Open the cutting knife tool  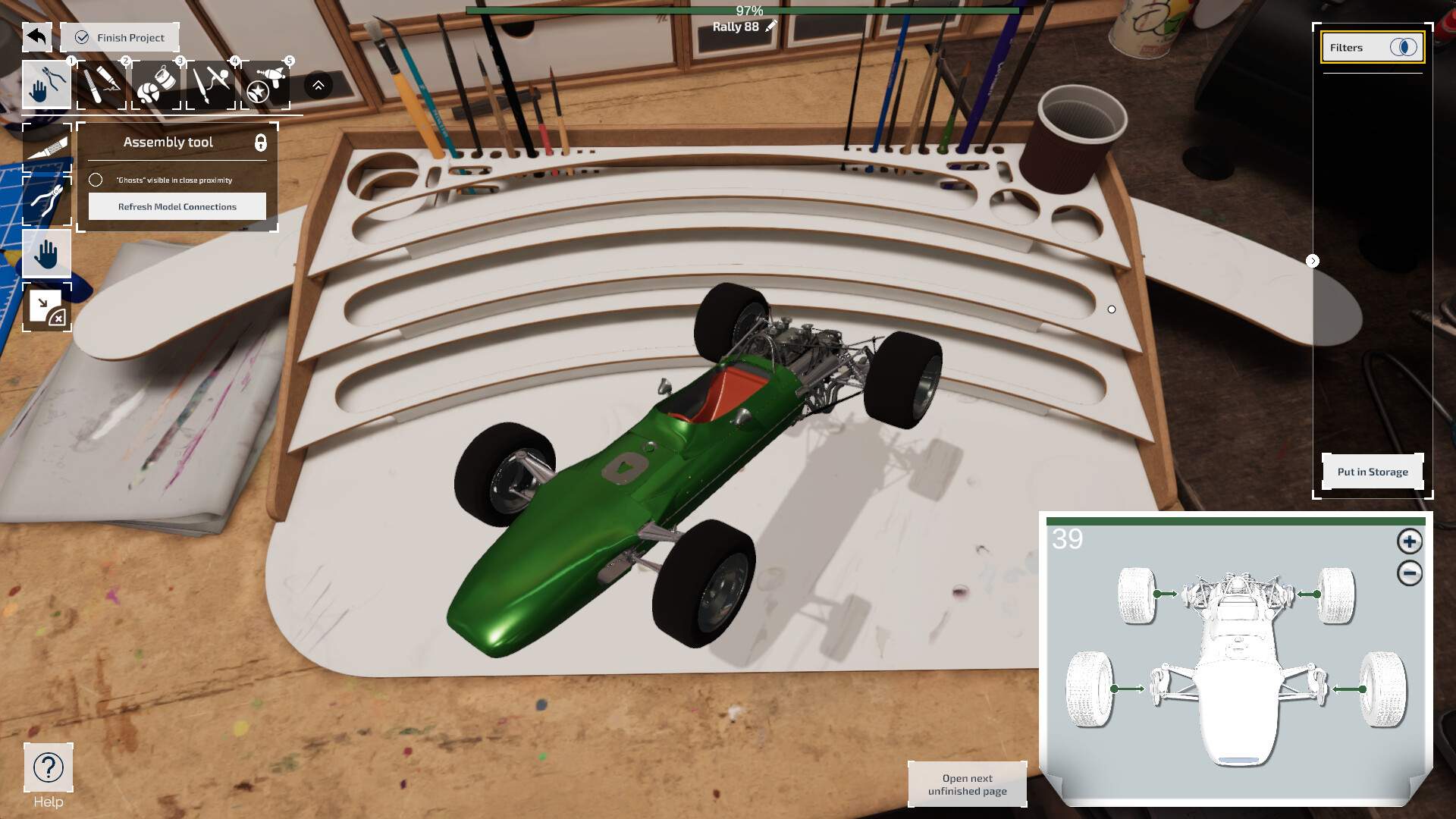pyautogui.click(x=101, y=83)
